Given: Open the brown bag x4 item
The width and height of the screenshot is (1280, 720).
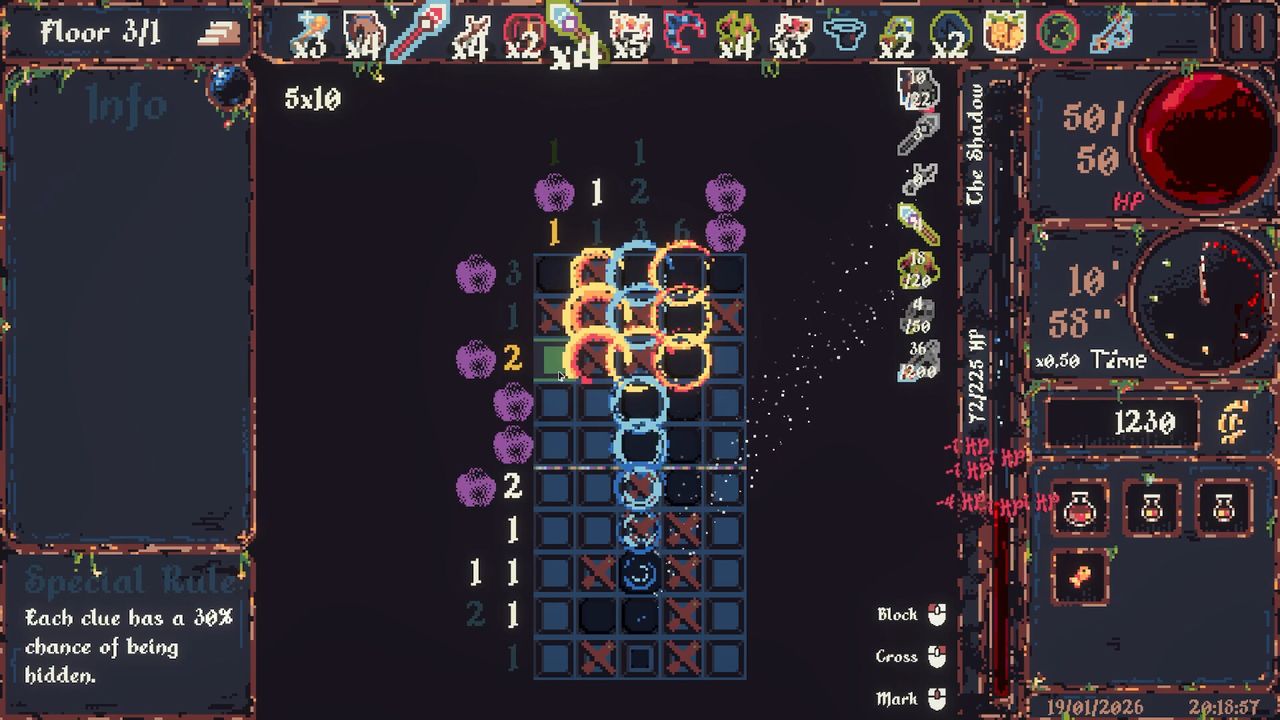Looking at the screenshot, I should click(360, 32).
